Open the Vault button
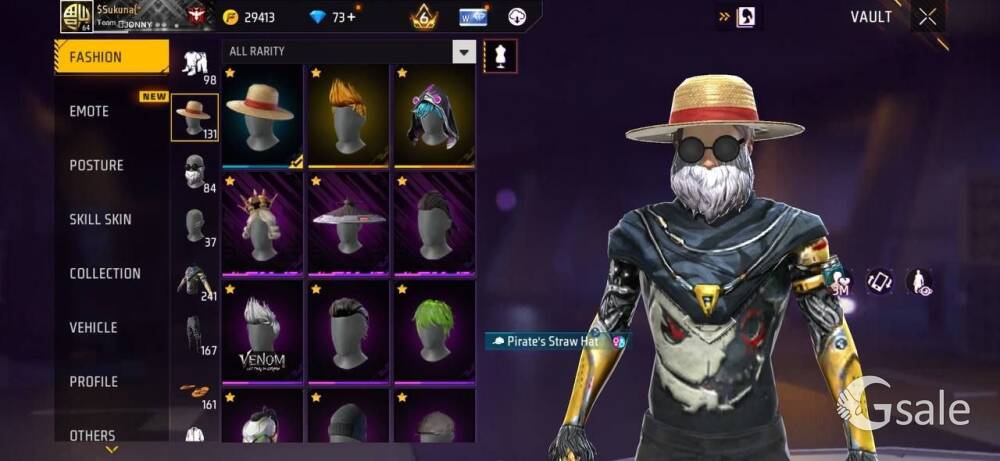The height and width of the screenshot is (461, 1000). click(870, 17)
